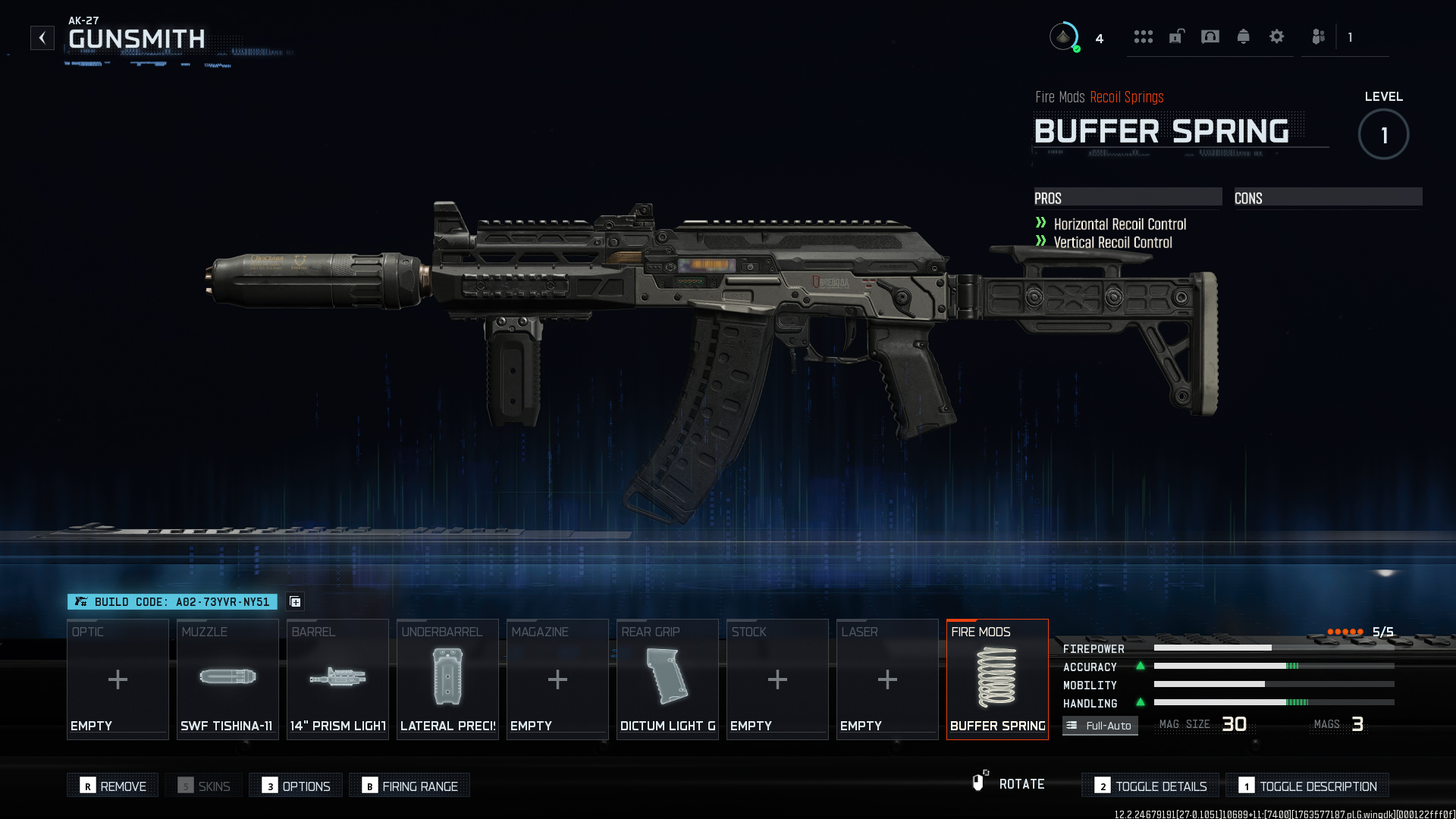The width and height of the screenshot is (1456, 819).
Task: Open the social/friends panel icon
Action: [x=1317, y=36]
